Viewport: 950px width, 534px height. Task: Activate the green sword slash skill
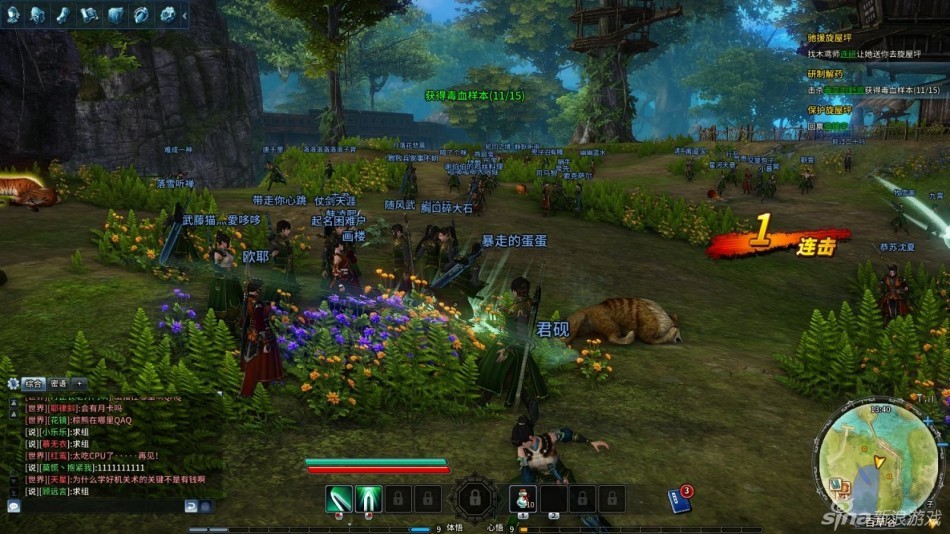click(x=338, y=498)
